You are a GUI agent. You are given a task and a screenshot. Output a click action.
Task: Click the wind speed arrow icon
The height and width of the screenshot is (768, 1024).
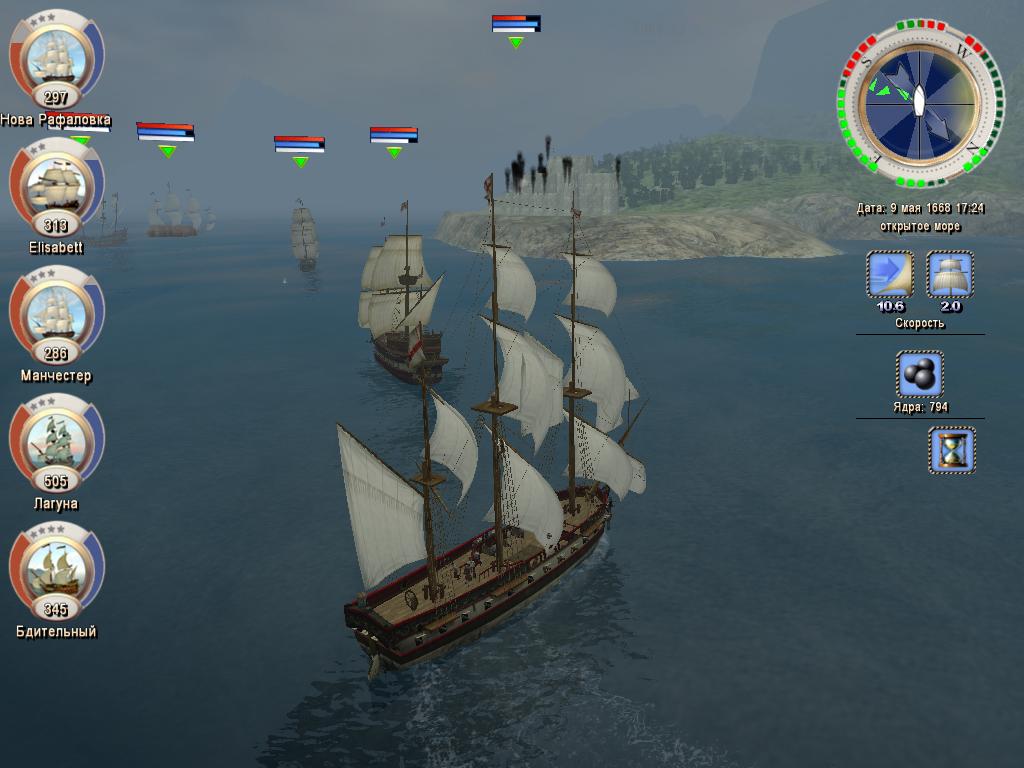click(889, 275)
